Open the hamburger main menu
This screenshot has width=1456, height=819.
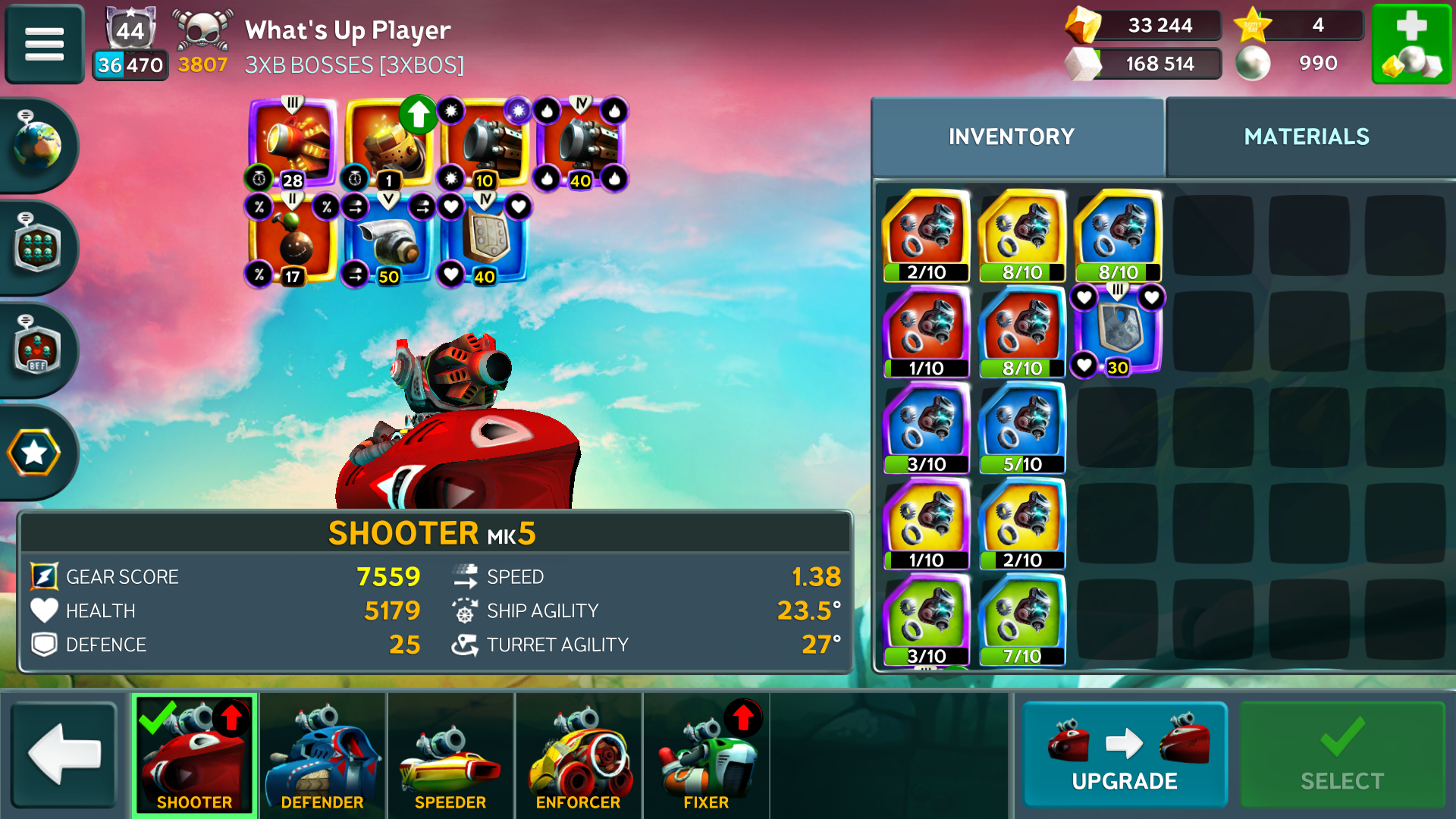pos(44,44)
